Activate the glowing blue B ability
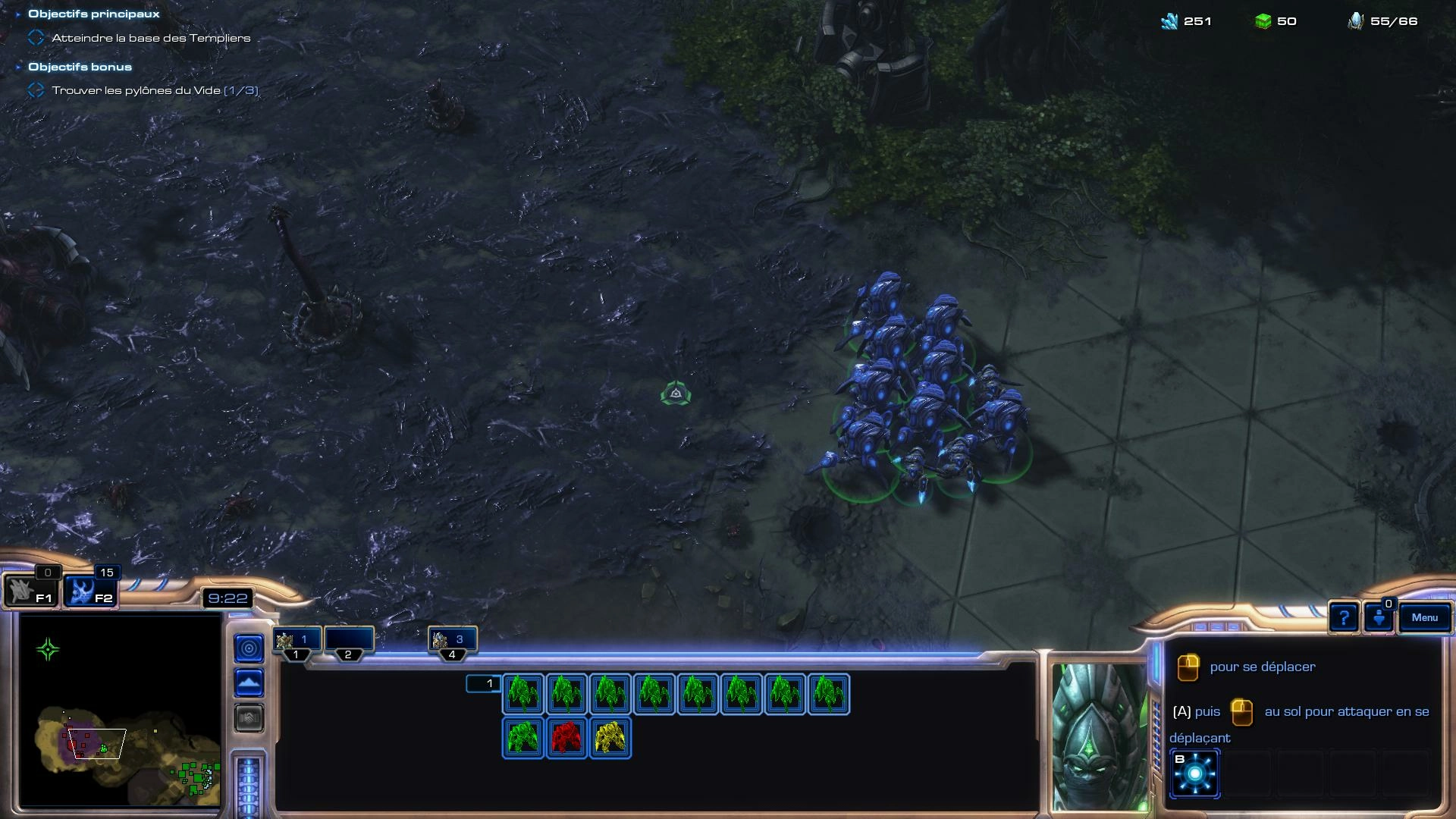 coord(1194,773)
